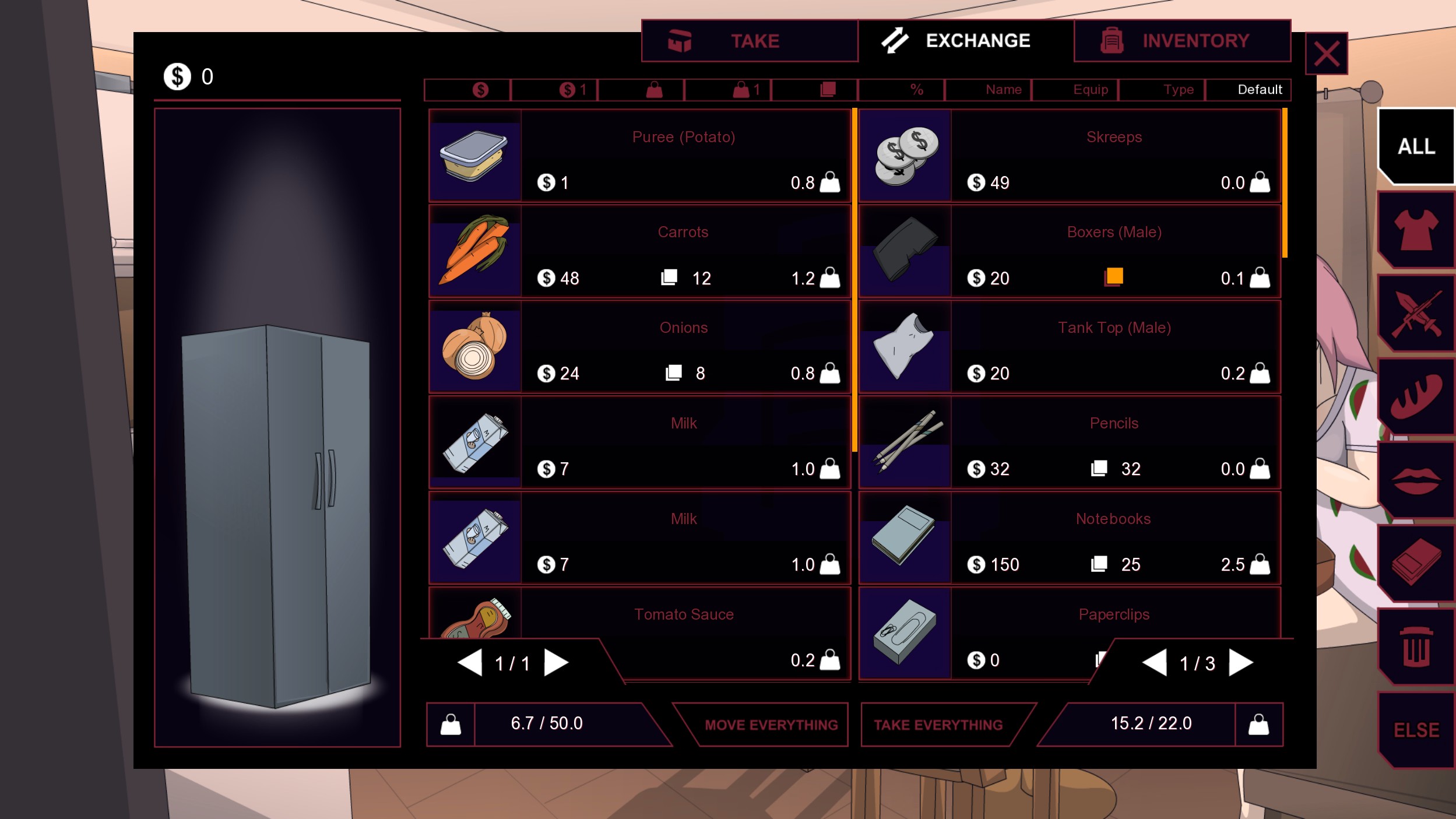The height and width of the screenshot is (819, 1456).
Task: Click Take Everything button
Action: [x=938, y=725]
